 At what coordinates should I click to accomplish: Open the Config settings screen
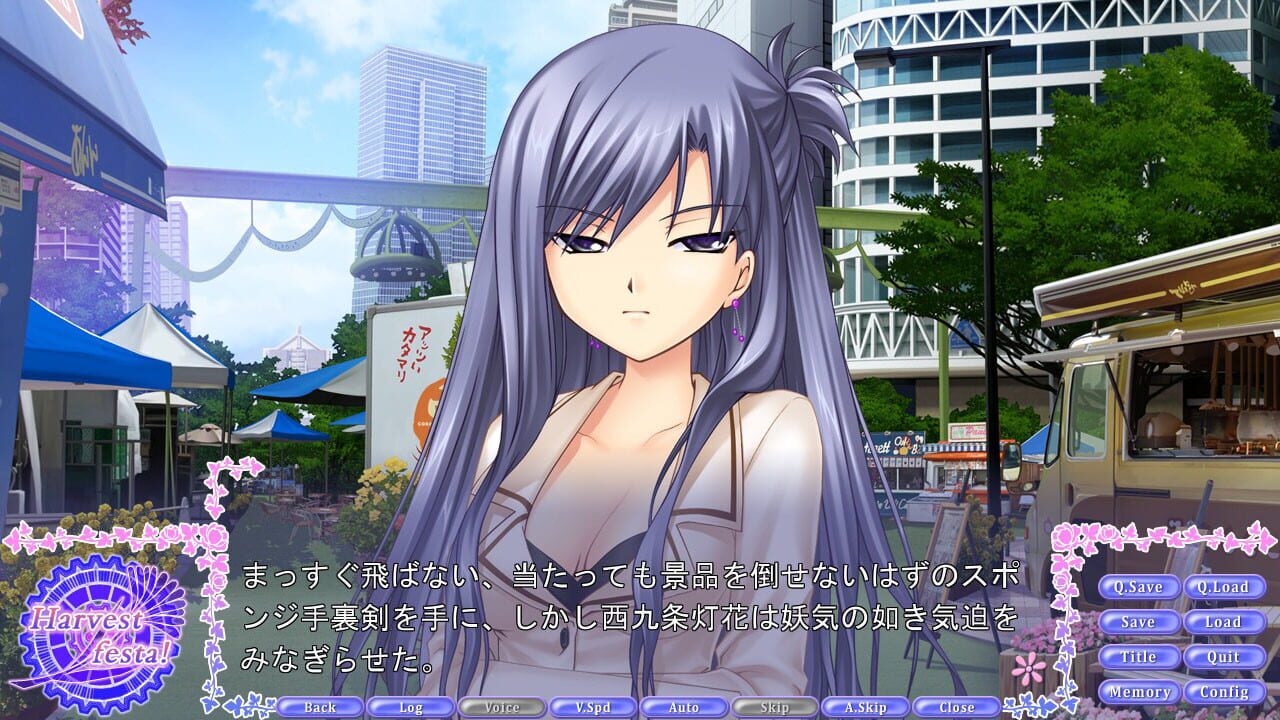coord(1225,690)
